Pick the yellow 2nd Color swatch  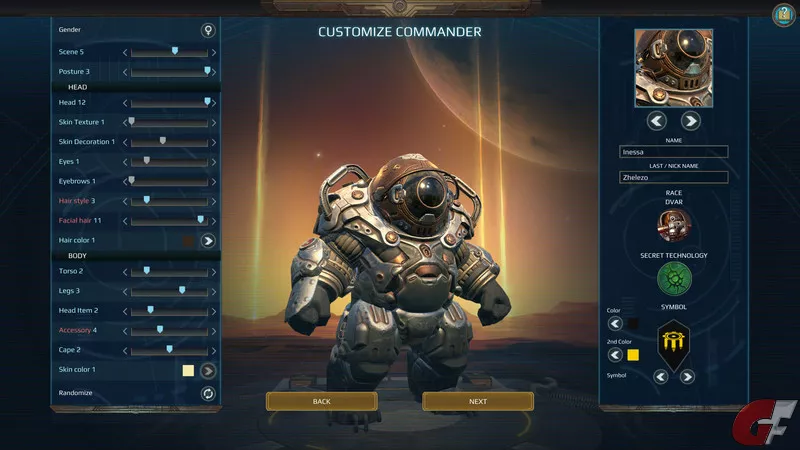coord(633,355)
